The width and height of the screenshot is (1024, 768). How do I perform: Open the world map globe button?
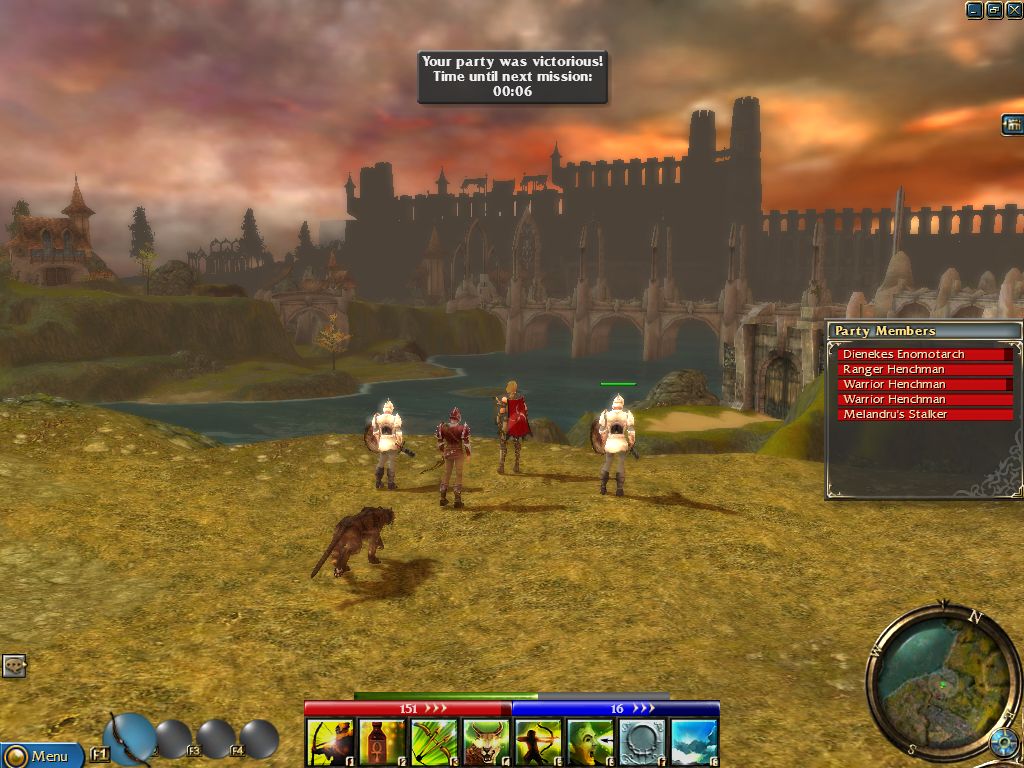[x=1002, y=743]
